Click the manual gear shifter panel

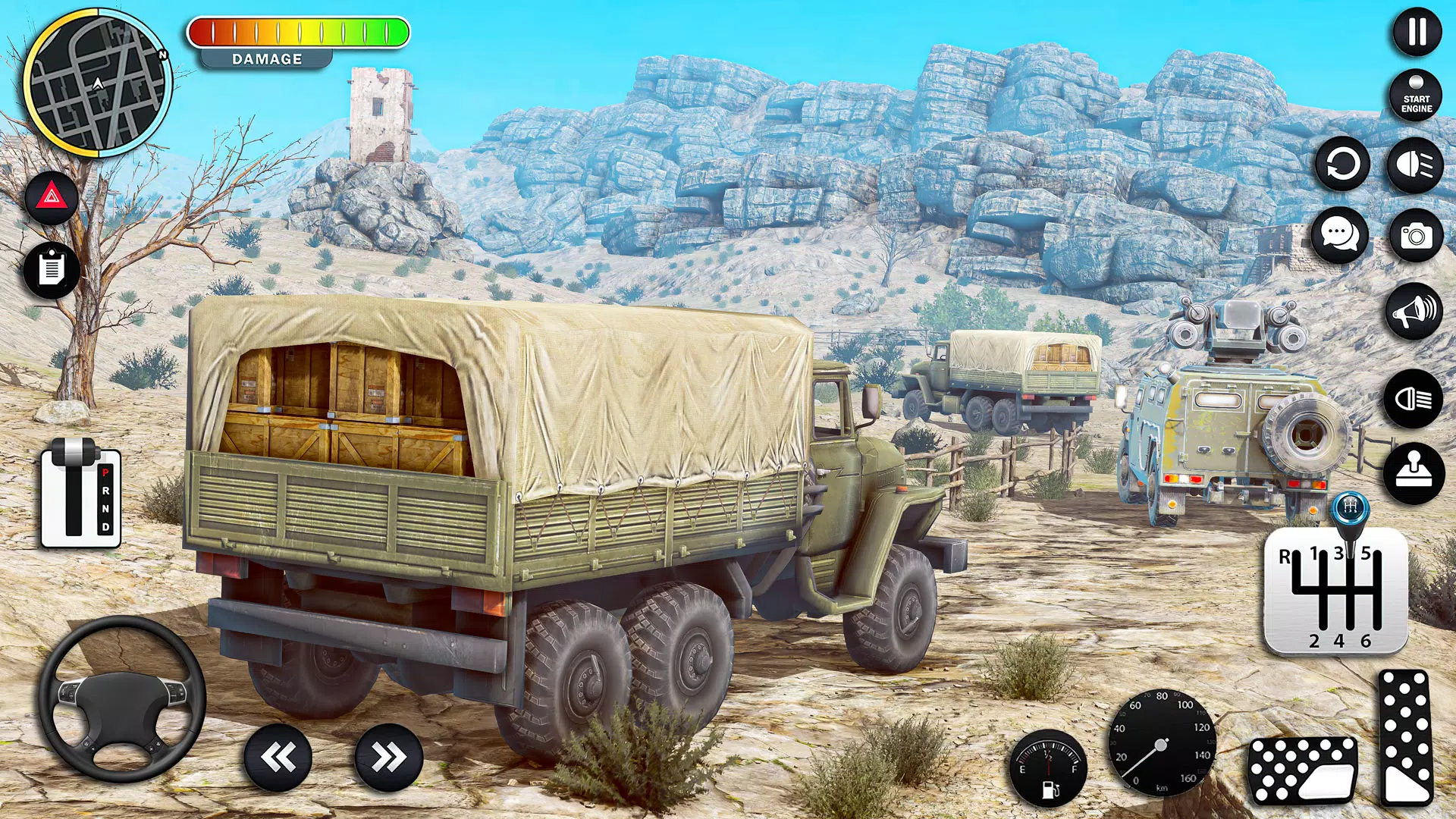1335,592
